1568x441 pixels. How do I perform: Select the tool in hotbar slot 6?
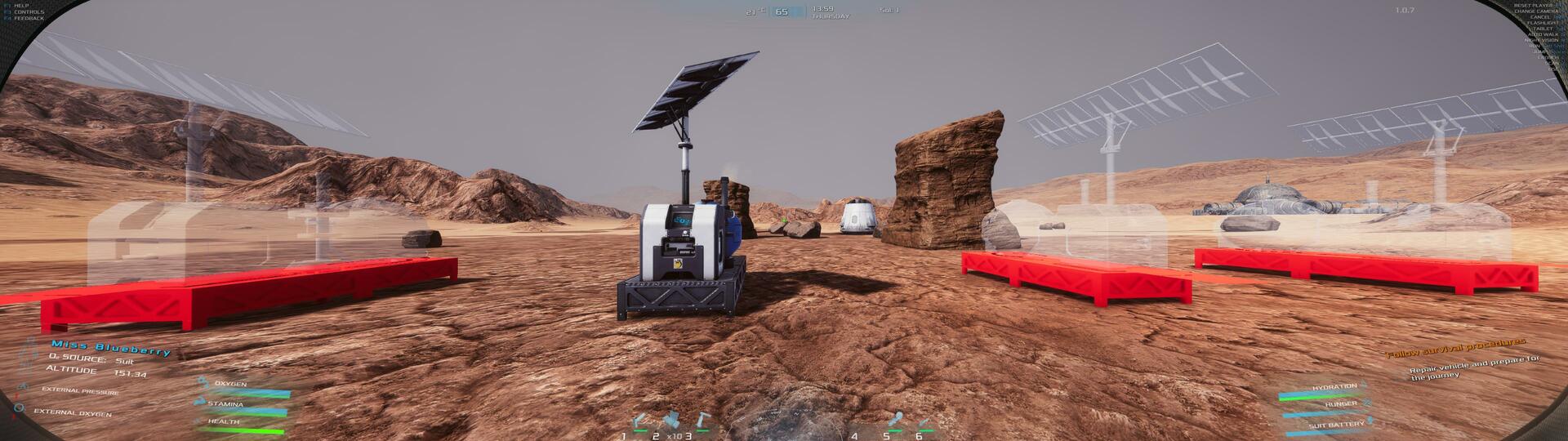(925, 422)
